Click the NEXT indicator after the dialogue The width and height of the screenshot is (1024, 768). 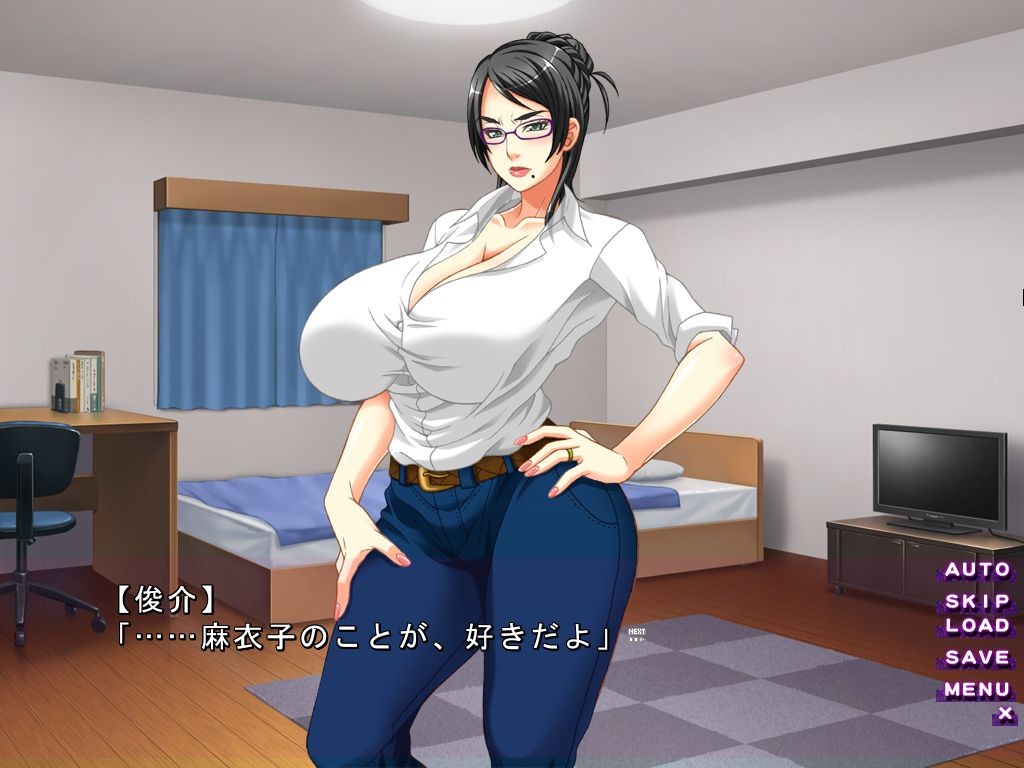tap(636, 633)
